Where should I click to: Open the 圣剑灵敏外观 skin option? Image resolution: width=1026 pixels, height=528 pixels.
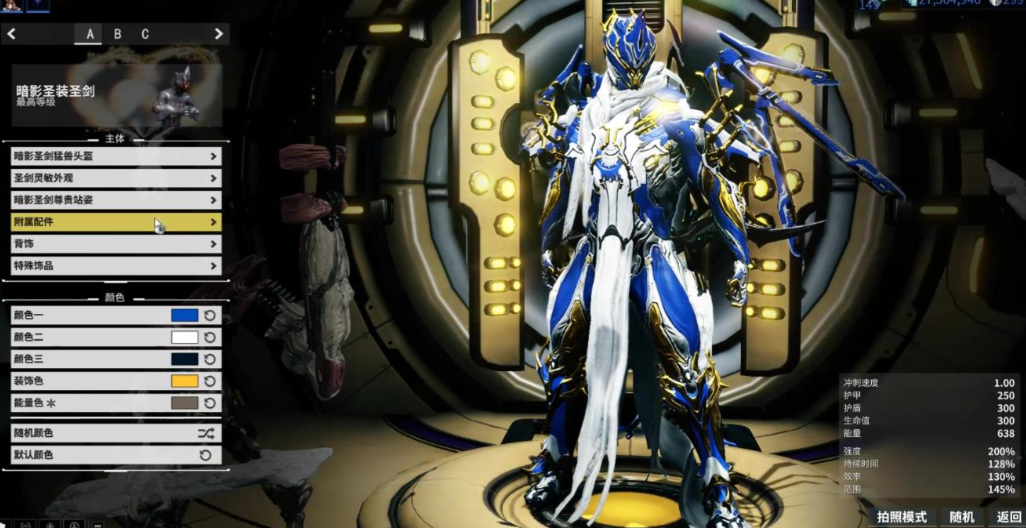pyautogui.click(x=115, y=178)
